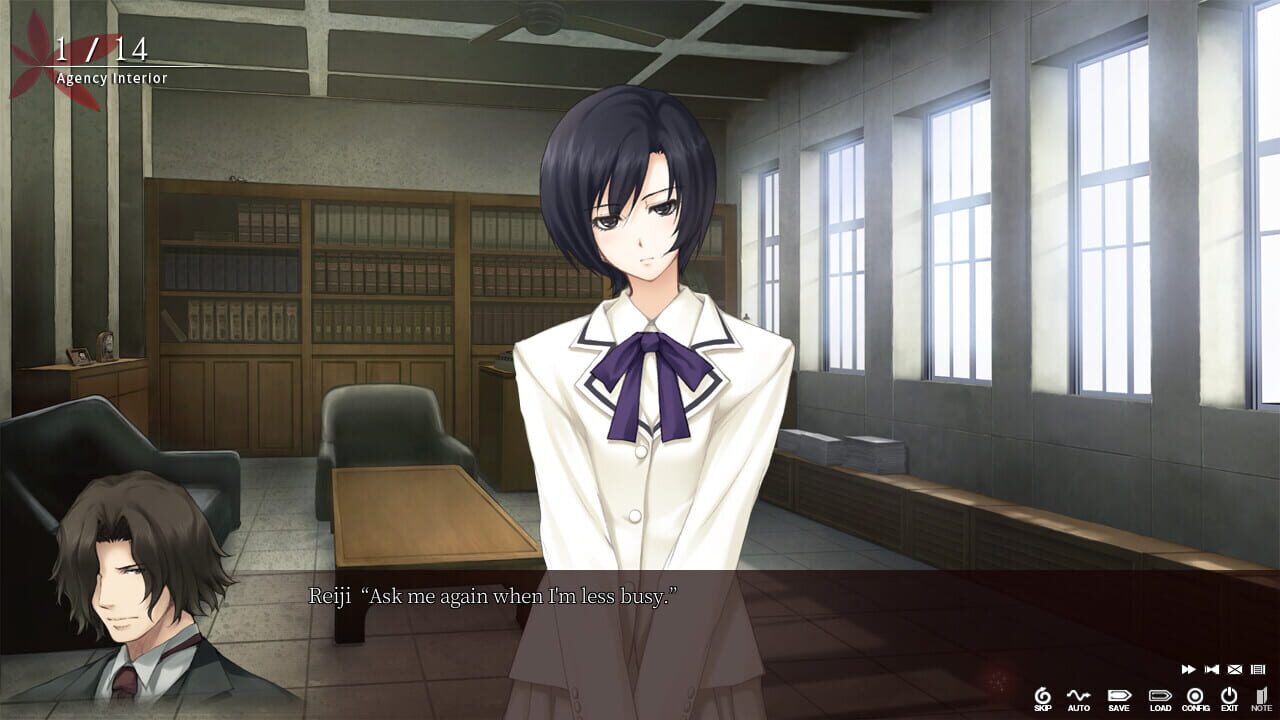Open CONFIG settings with the circle icon
Viewport: 1280px width, 720px height.
1194,695
